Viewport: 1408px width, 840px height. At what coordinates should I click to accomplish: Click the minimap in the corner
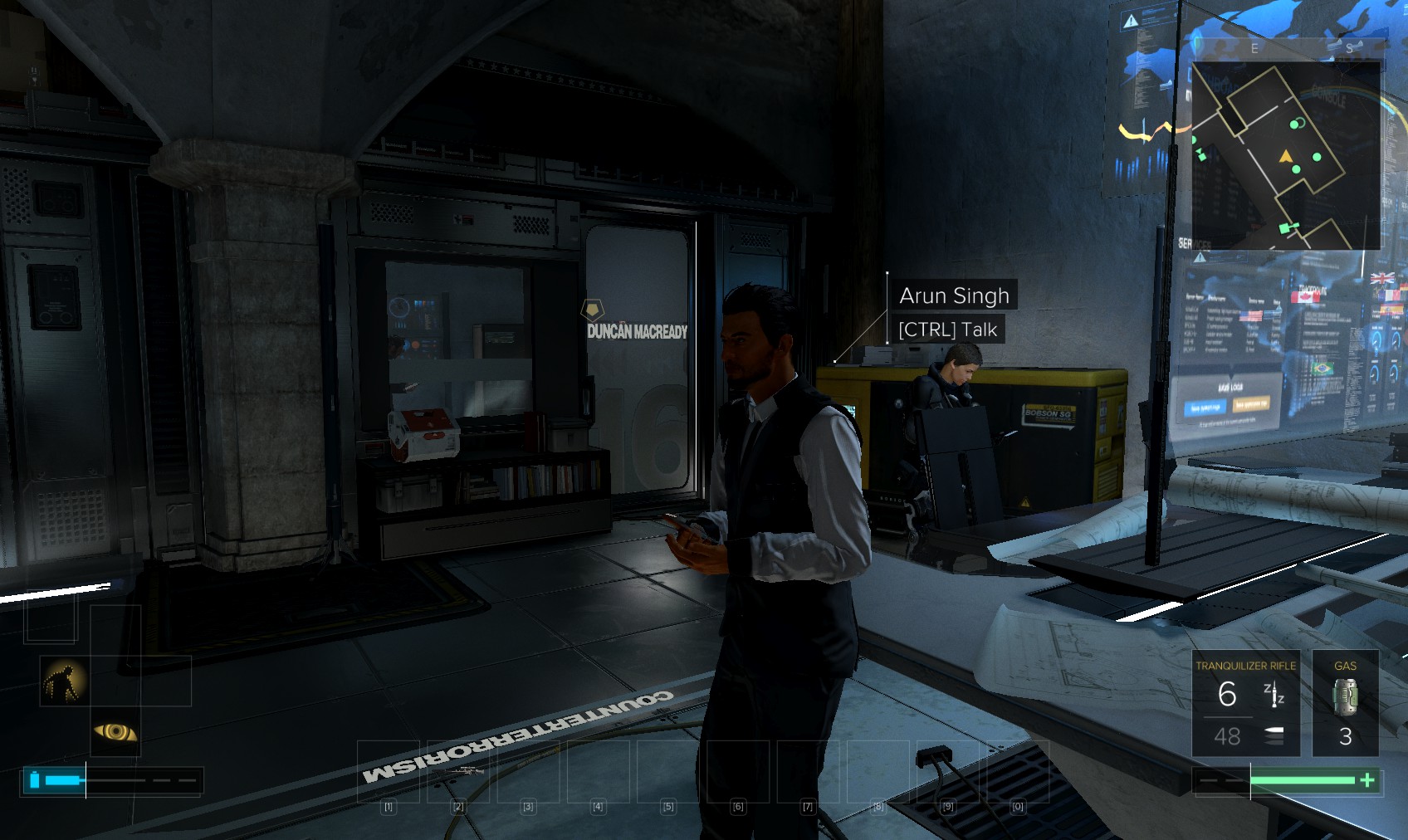[1286, 155]
